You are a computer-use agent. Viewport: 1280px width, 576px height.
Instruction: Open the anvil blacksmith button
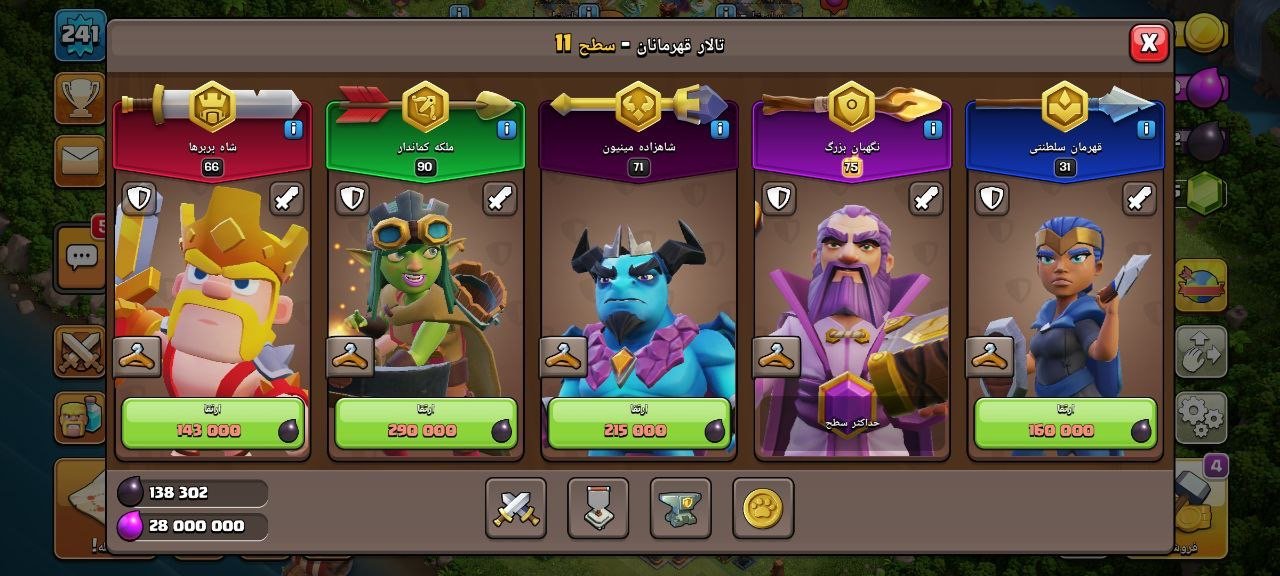pyautogui.click(x=680, y=509)
